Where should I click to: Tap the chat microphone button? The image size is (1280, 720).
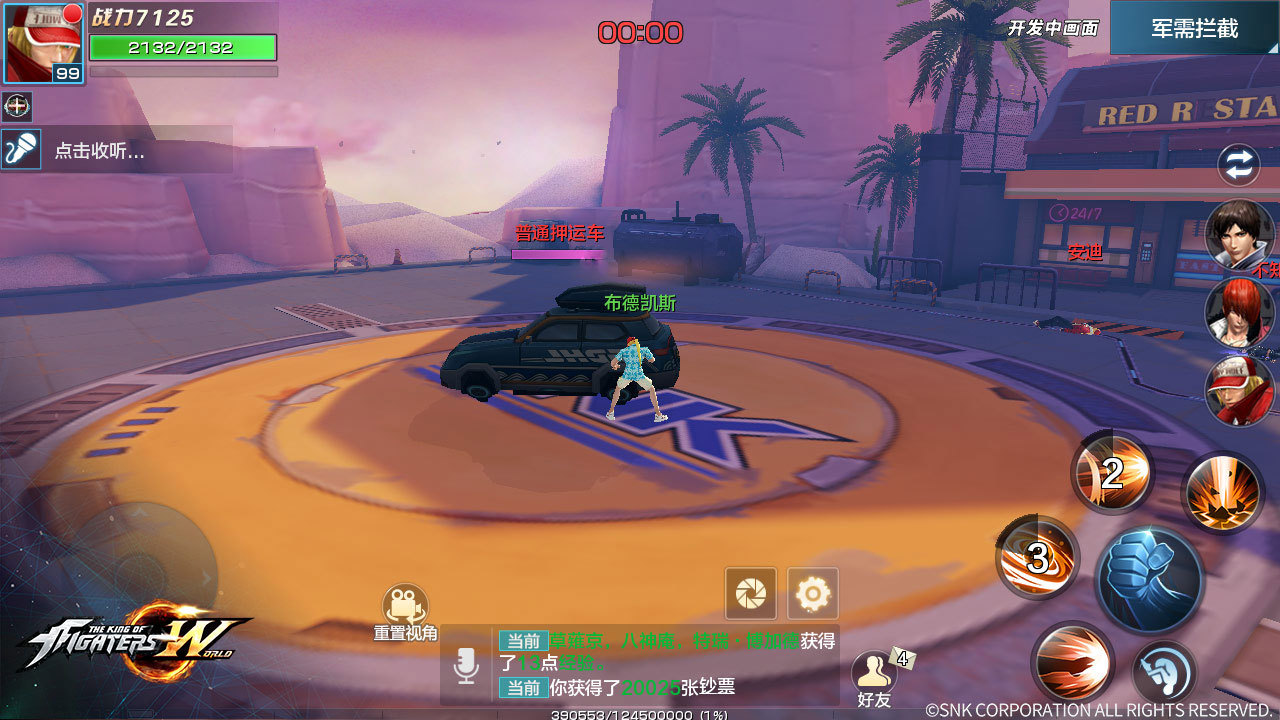[x=466, y=666]
